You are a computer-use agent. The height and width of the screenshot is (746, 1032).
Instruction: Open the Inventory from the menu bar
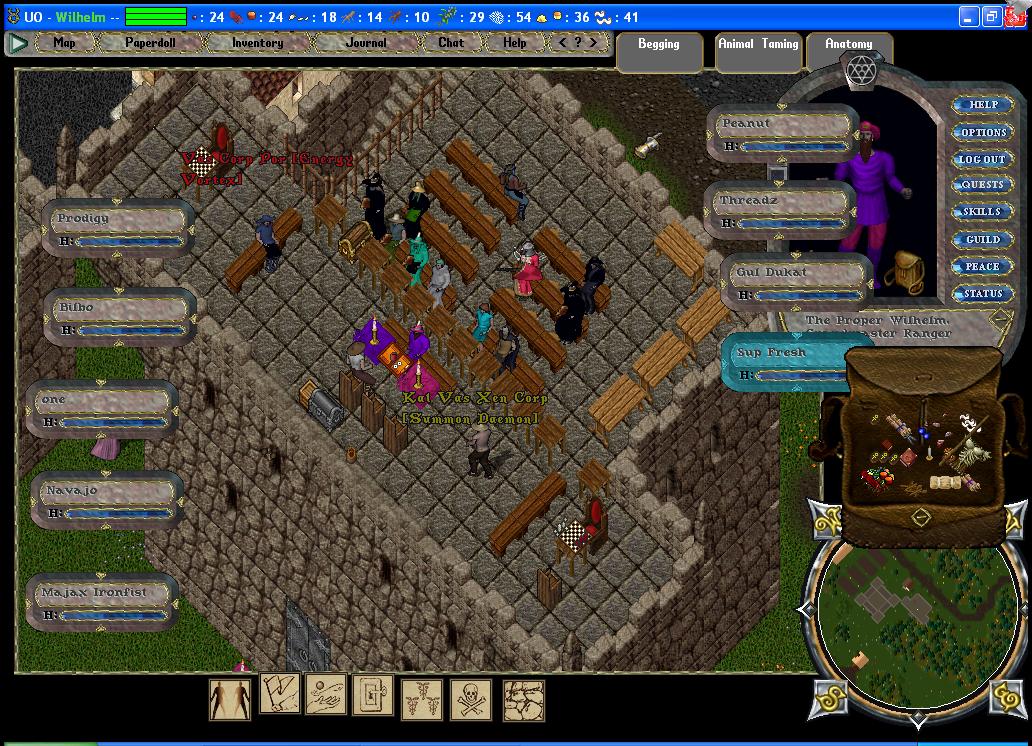(257, 43)
